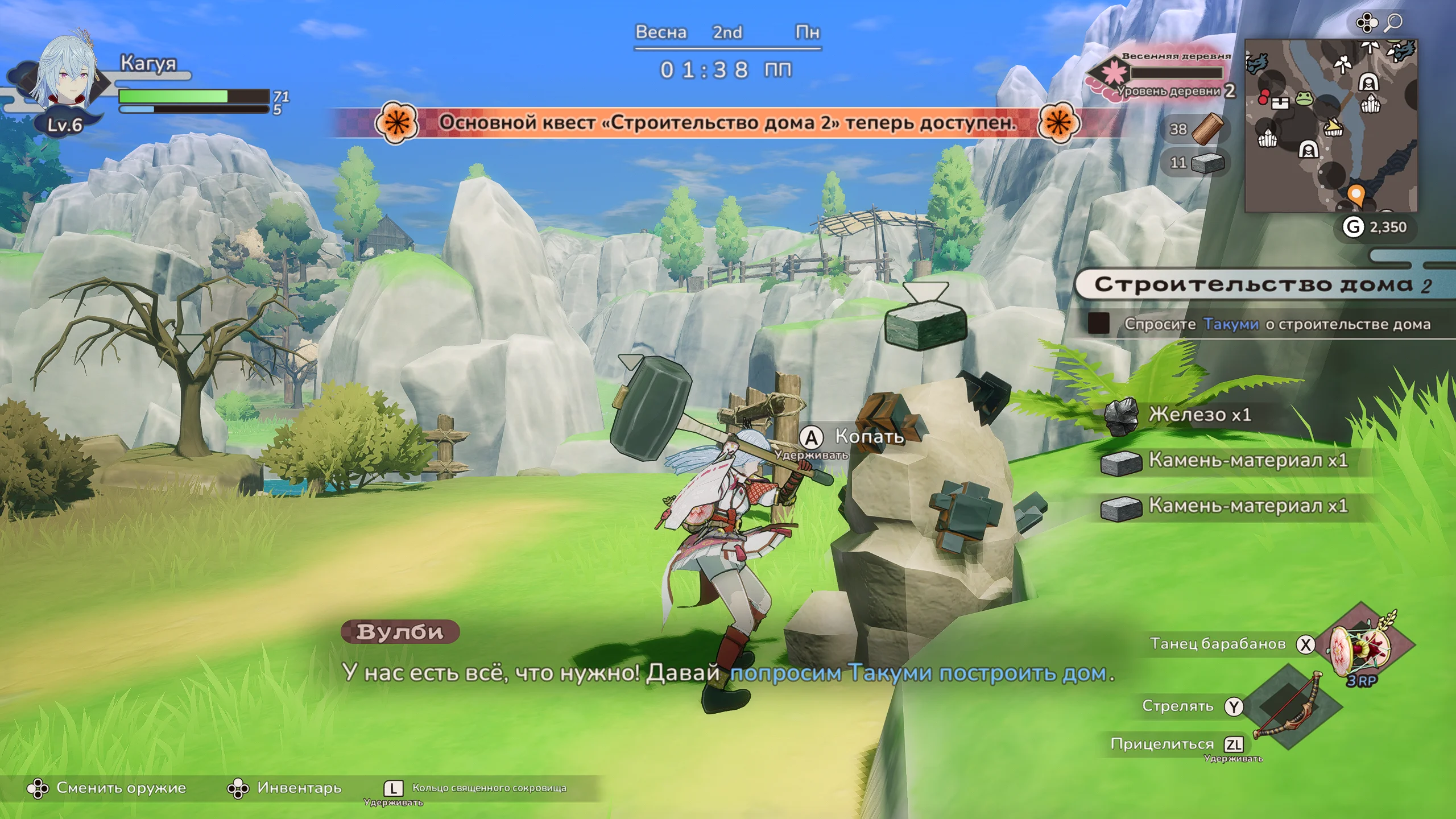Click the Весенняя деревня village level badge
The height and width of the screenshot is (819, 1456).
coord(1160,74)
